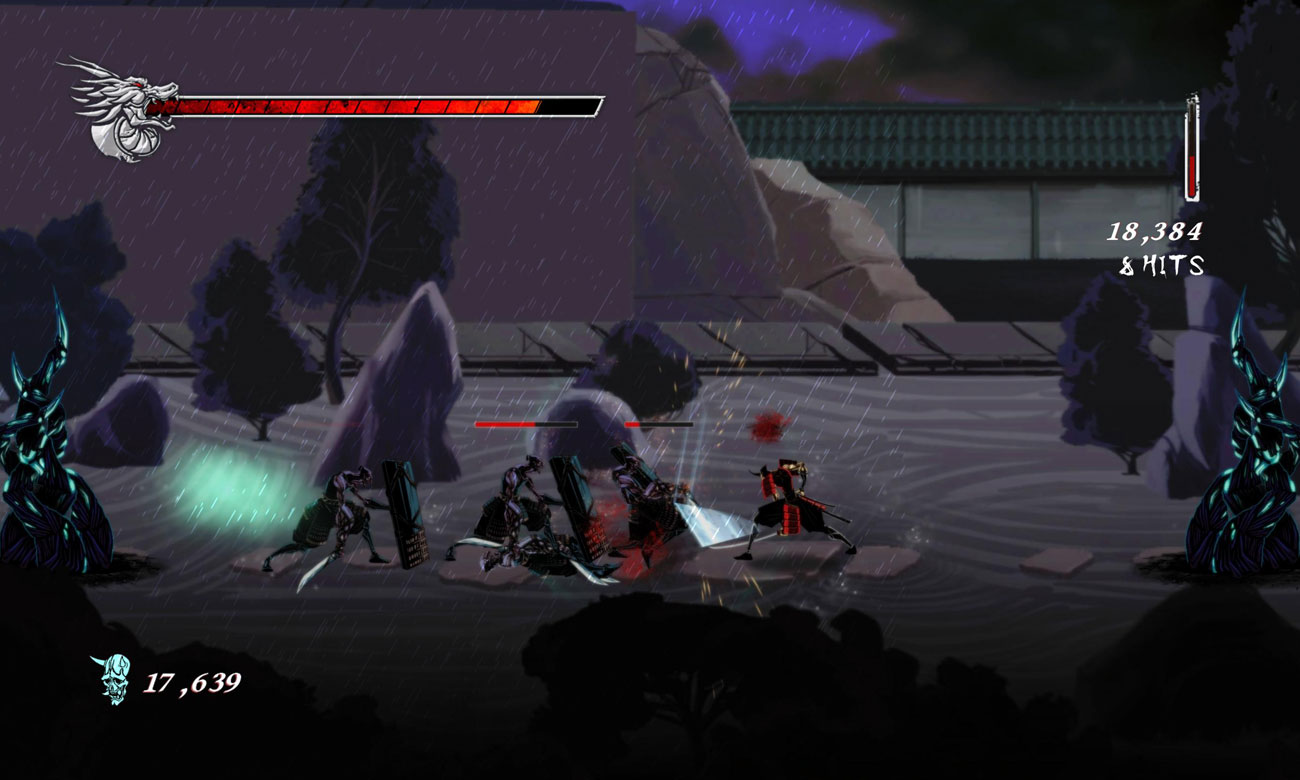Click the rightmost enemy health bar segment
The image size is (1300, 780).
coord(660,424)
